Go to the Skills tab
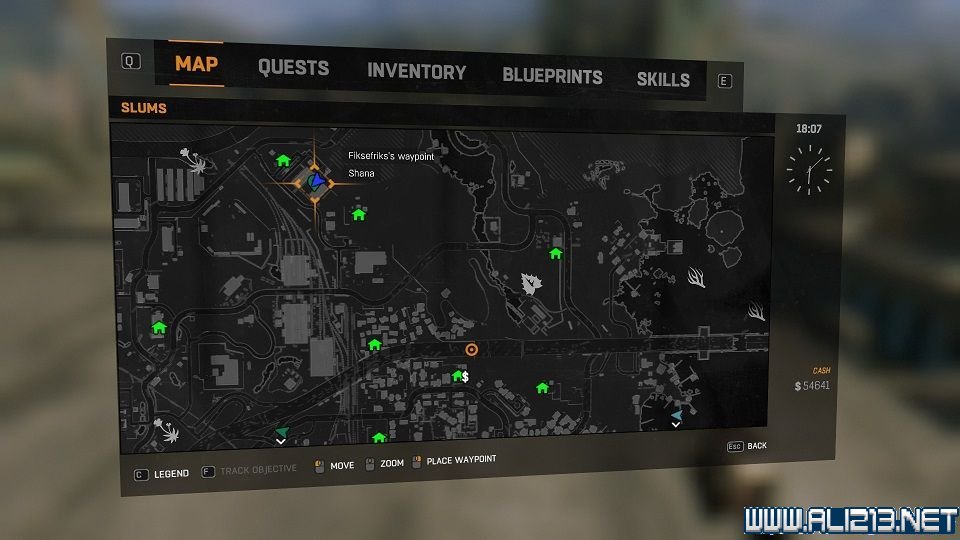This screenshot has width=960, height=540. click(663, 79)
